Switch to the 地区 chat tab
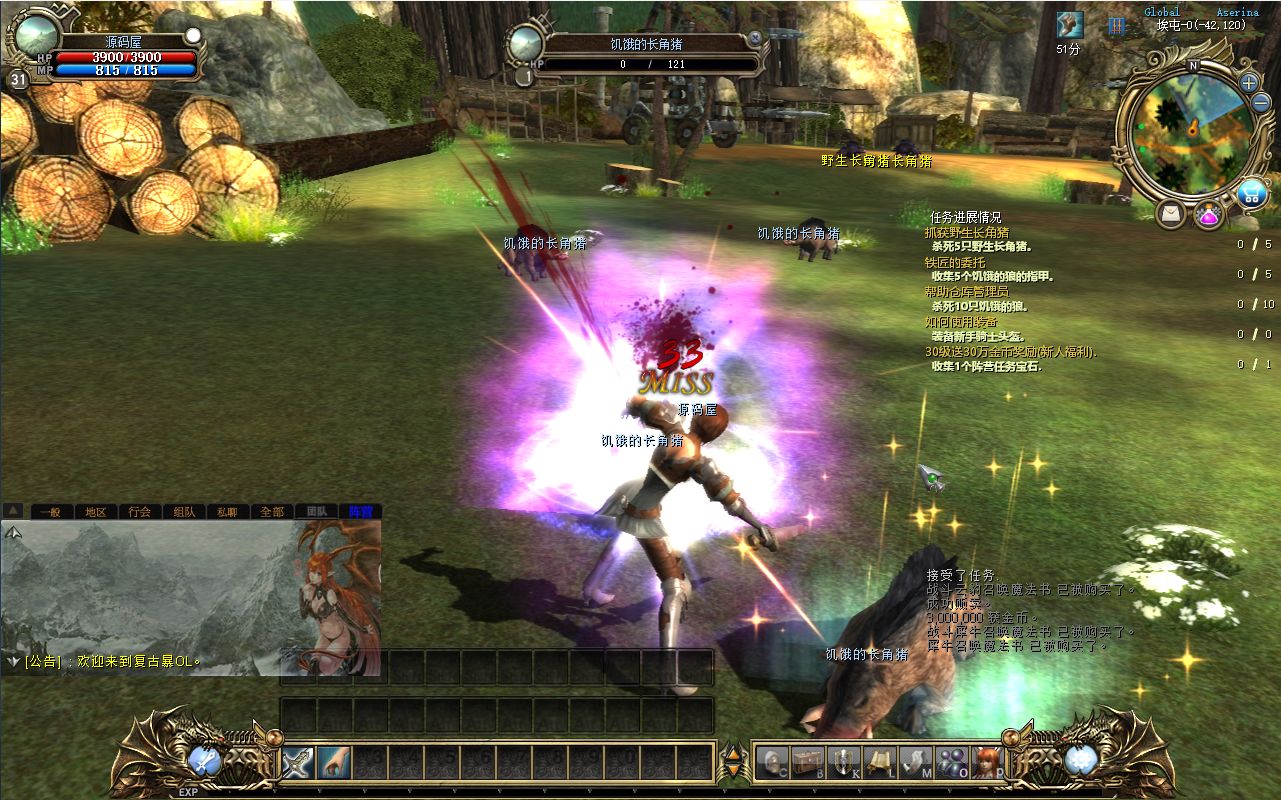Image resolution: width=1281 pixels, height=800 pixels. point(95,511)
